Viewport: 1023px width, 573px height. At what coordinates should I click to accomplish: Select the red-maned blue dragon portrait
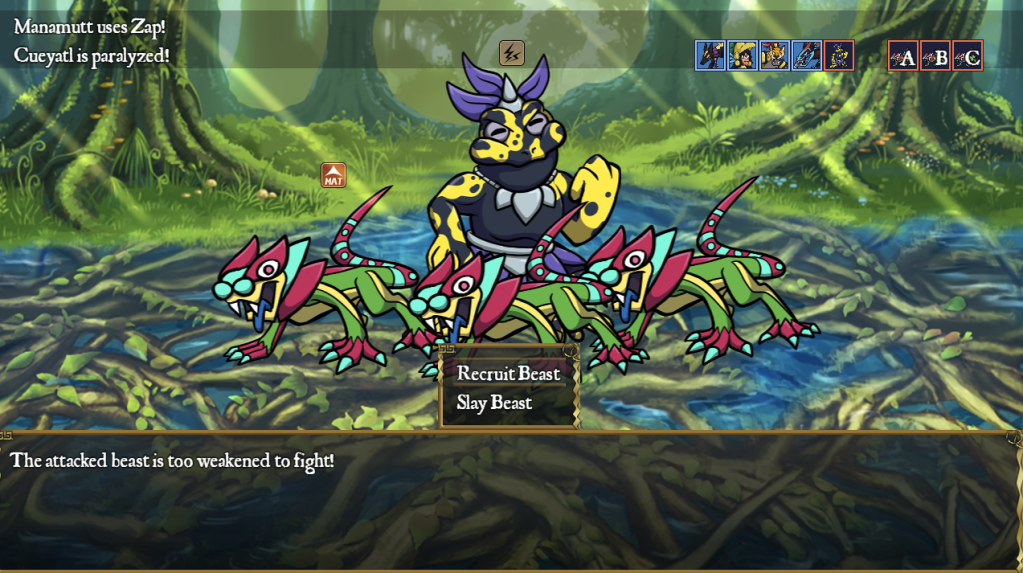pos(807,55)
